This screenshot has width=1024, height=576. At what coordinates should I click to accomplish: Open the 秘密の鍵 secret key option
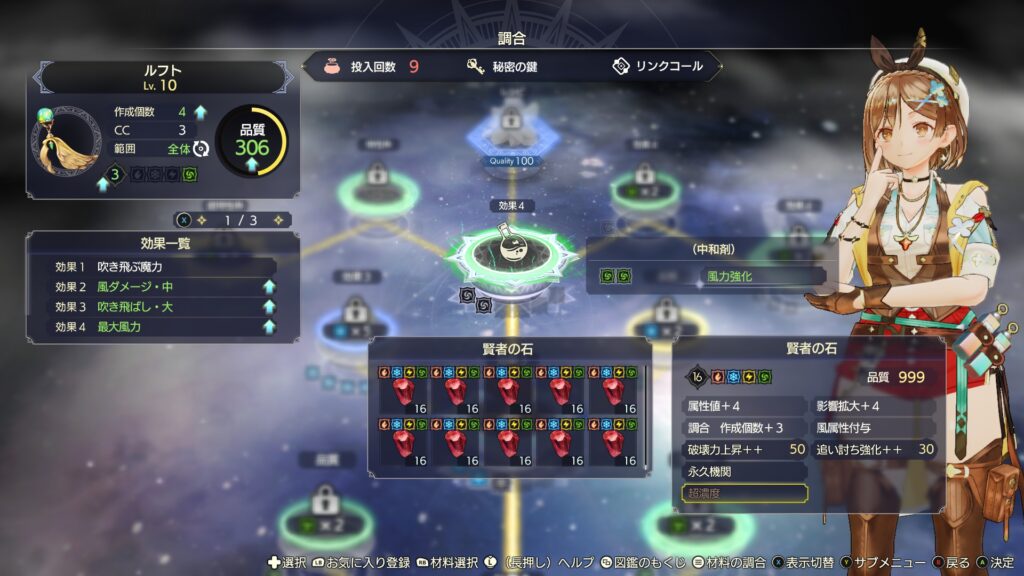point(506,67)
